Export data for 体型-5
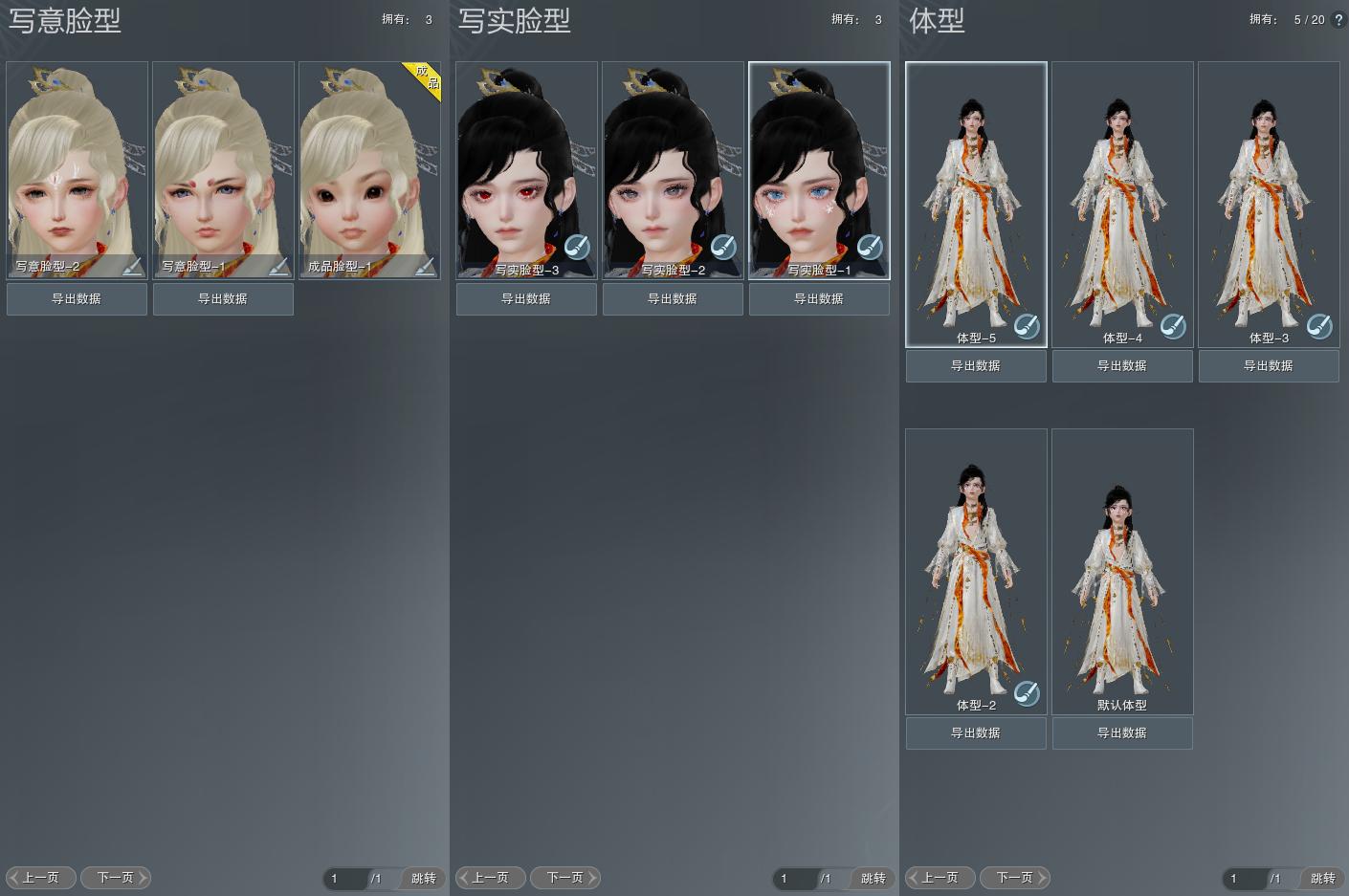This screenshot has height=896, width=1349. coord(976,366)
